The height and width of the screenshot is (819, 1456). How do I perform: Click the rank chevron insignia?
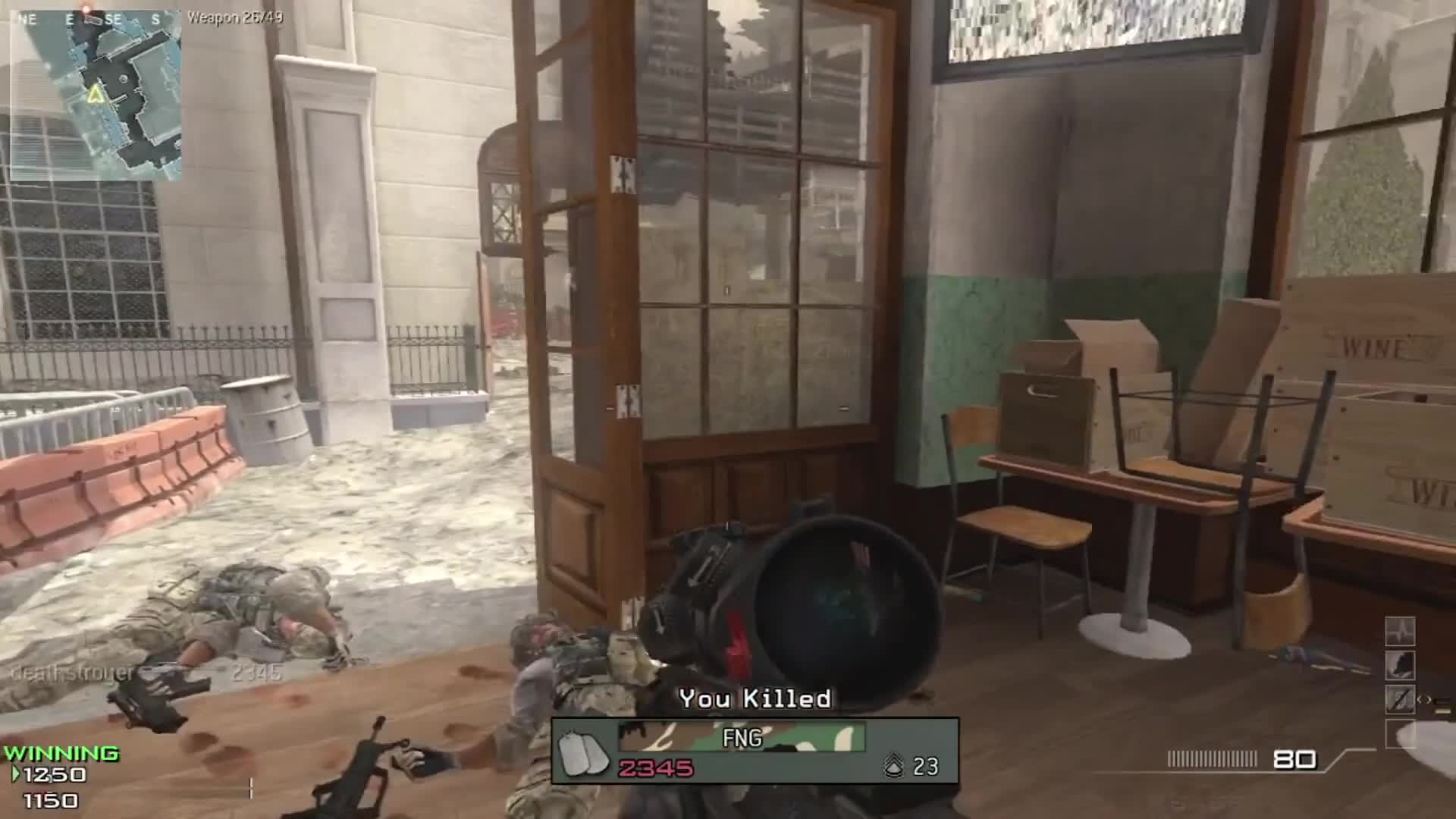[894, 767]
